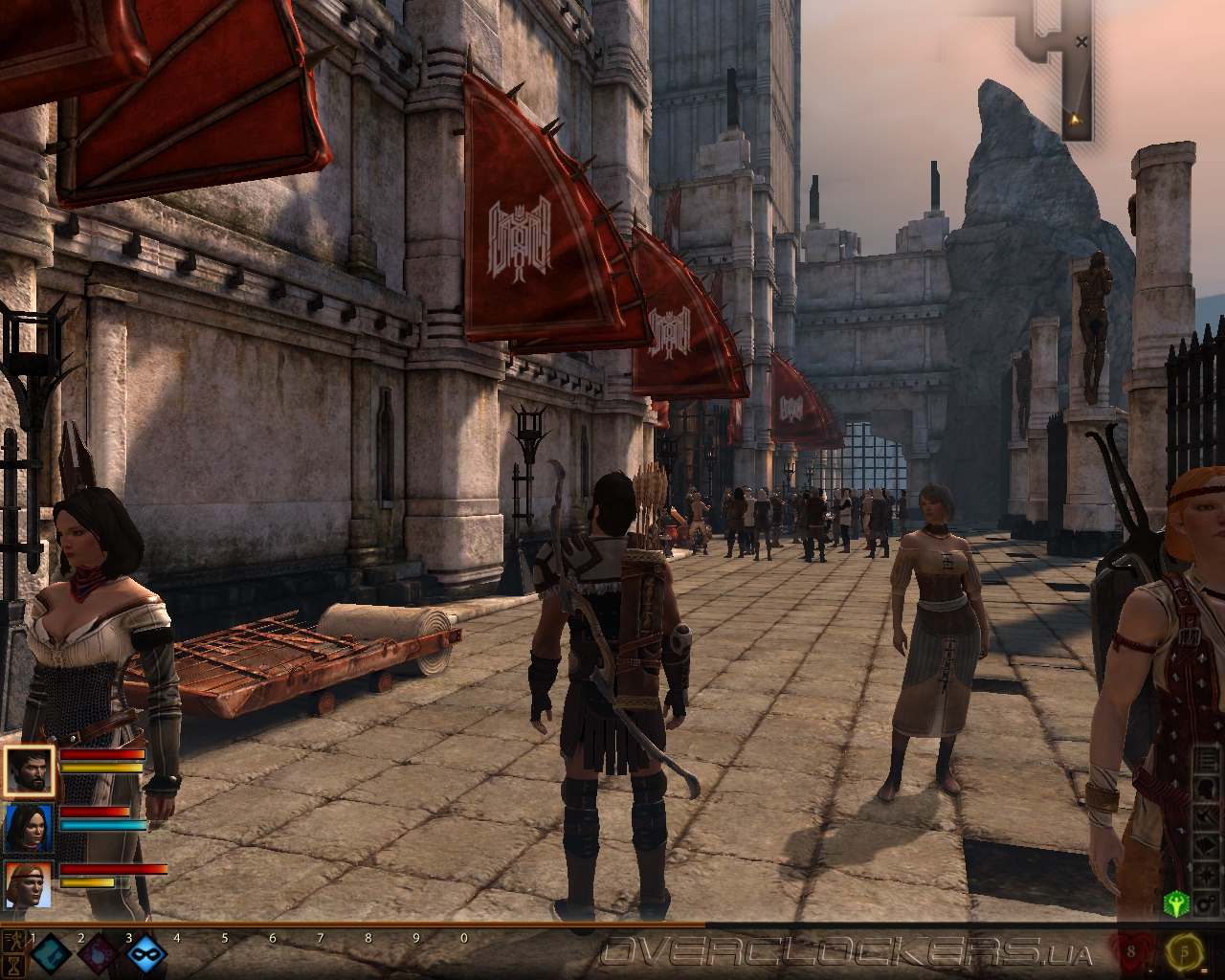Use the crimson flask ability in slot 2

(98, 955)
